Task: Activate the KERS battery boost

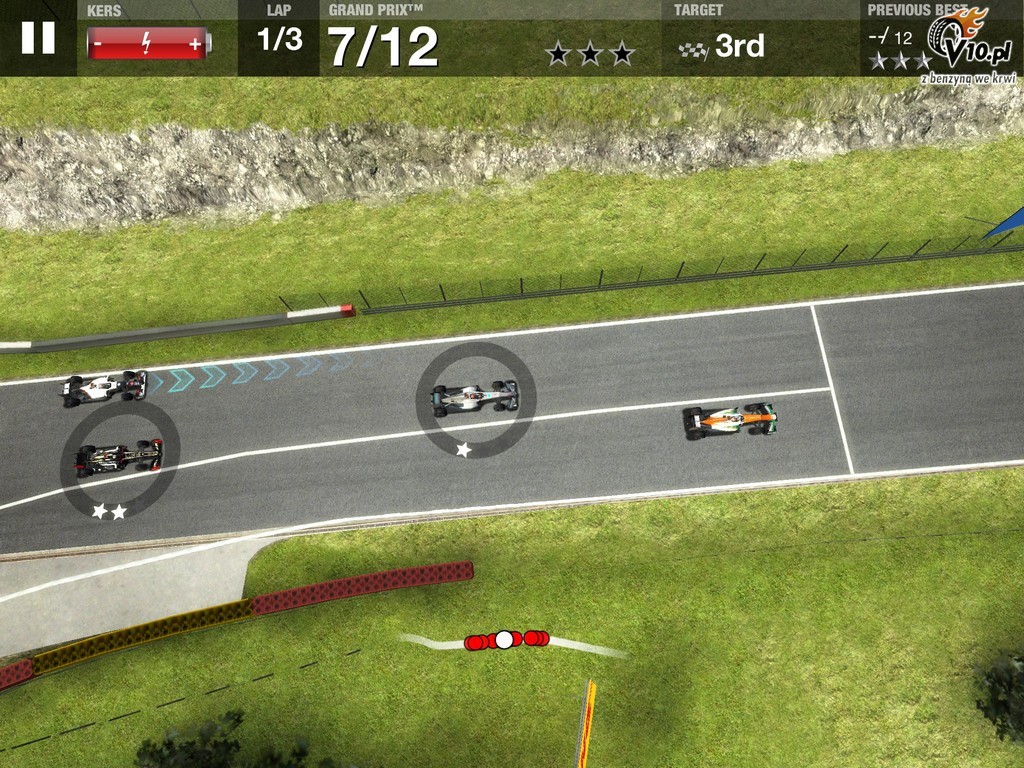Action: point(148,44)
